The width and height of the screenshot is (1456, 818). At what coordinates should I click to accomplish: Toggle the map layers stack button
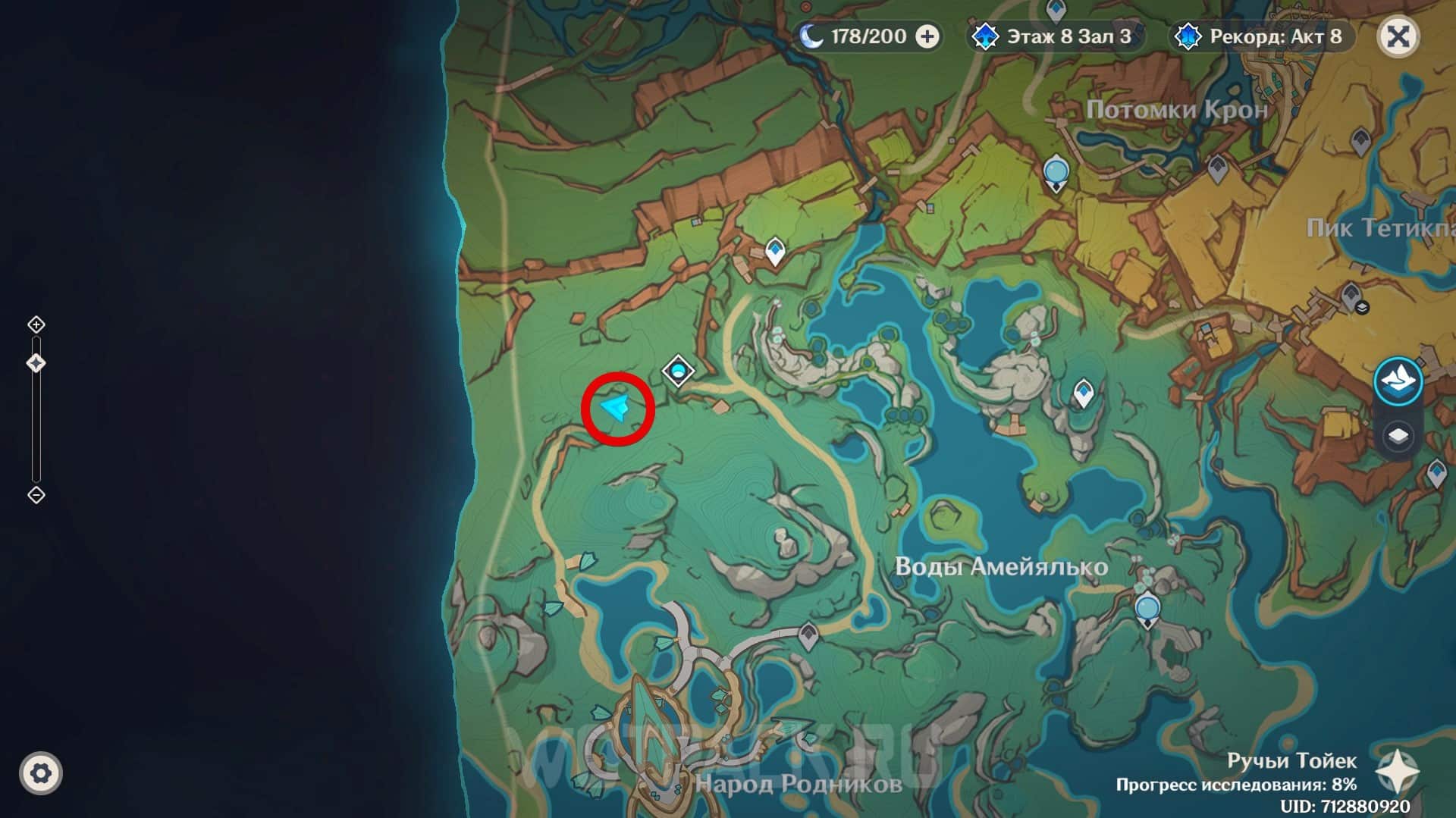1398,437
